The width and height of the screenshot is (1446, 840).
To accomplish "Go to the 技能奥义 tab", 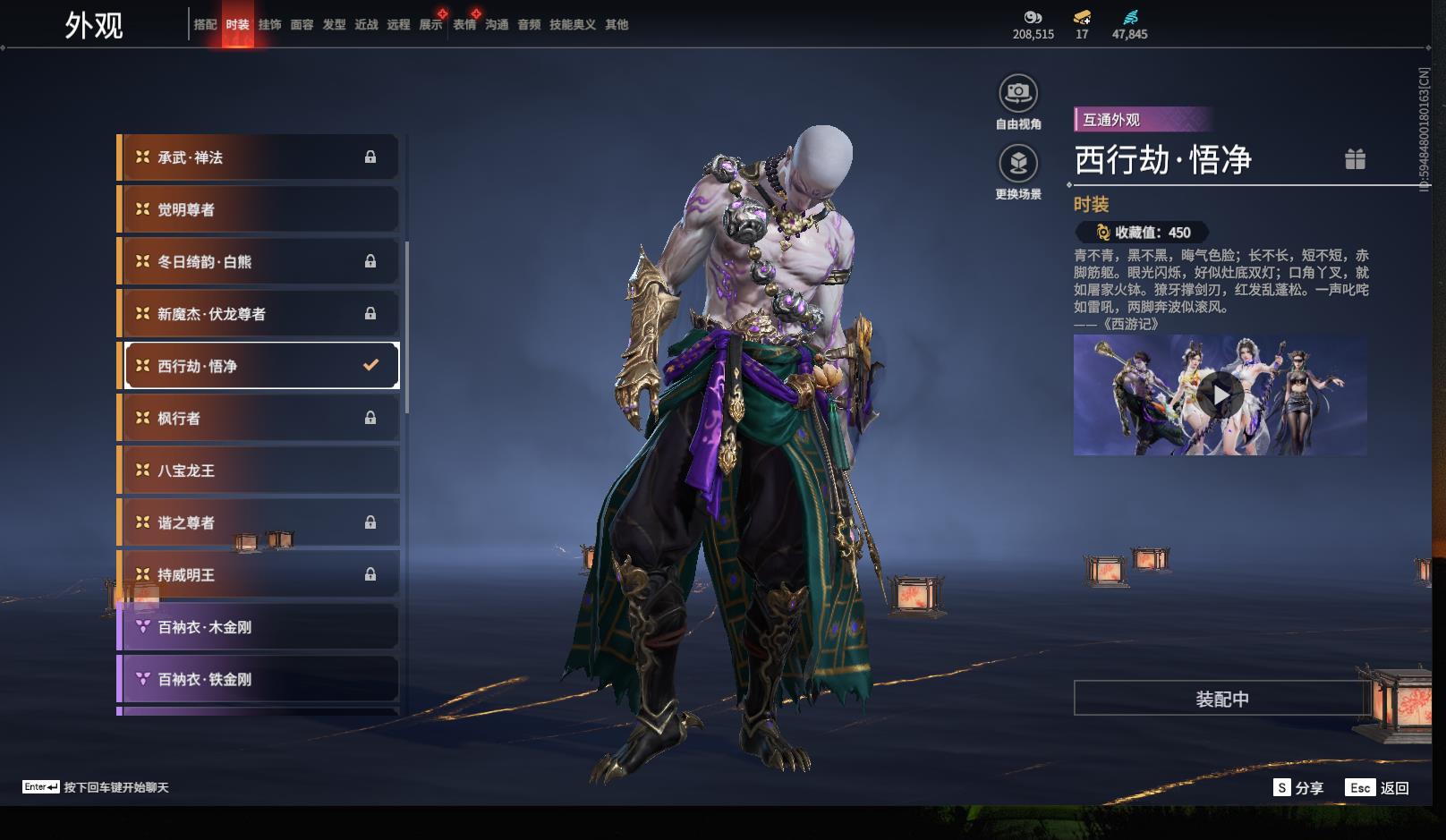I will click(x=572, y=25).
